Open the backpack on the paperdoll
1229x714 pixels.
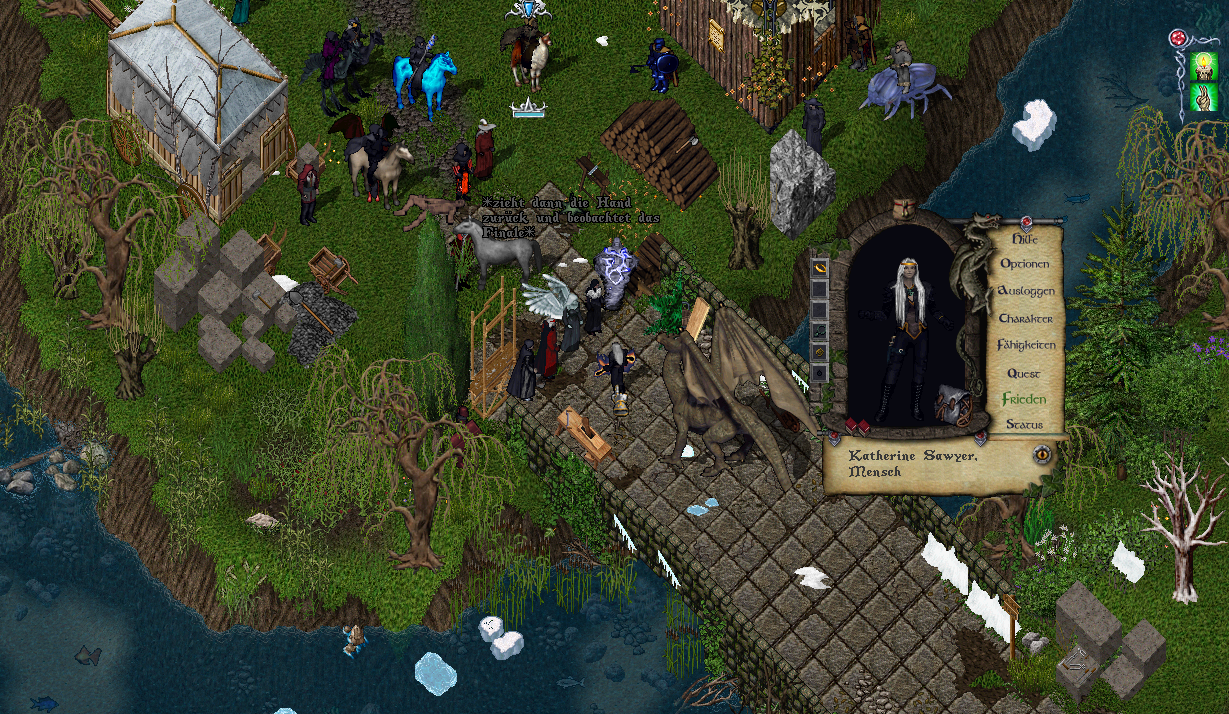pos(951,405)
